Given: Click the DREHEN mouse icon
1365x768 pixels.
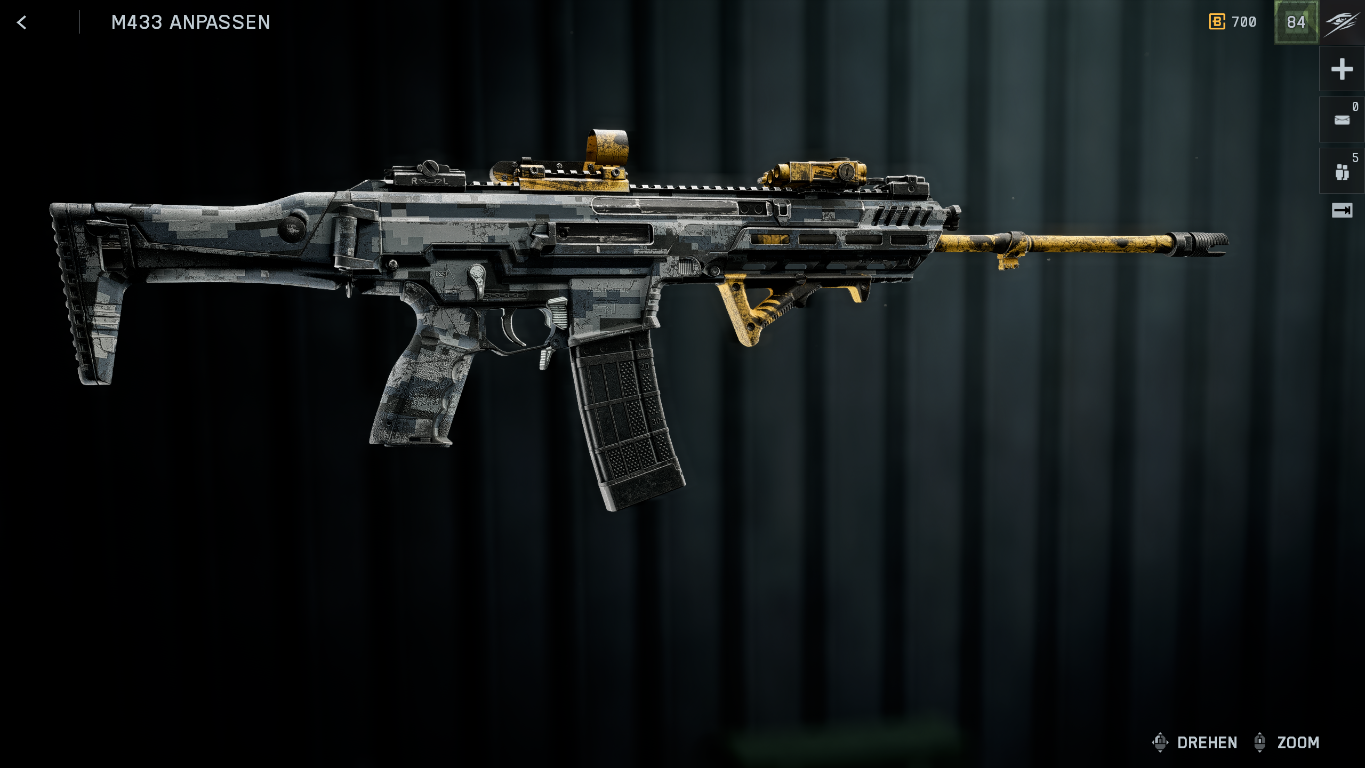Looking at the screenshot, I should click(x=1160, y=742).
